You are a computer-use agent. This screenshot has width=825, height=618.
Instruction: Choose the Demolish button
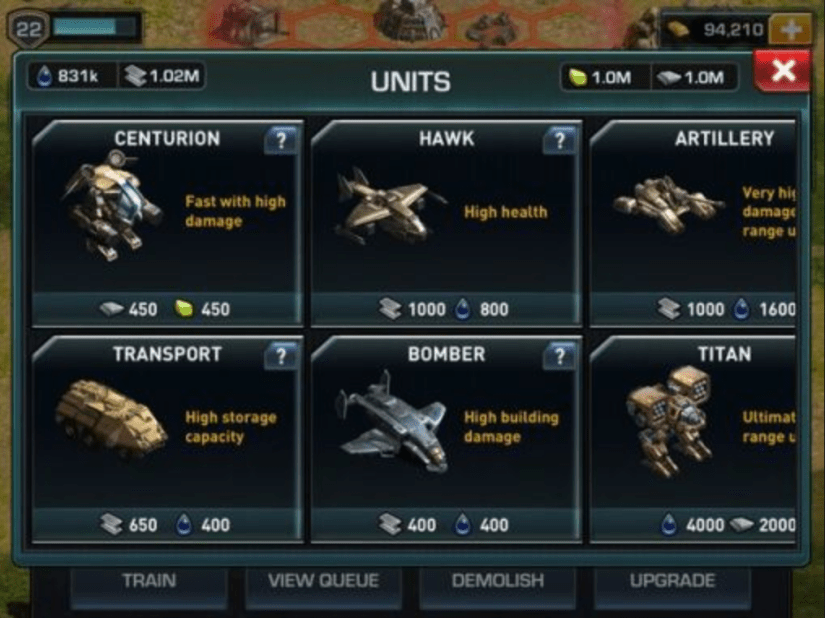point(497,582)
